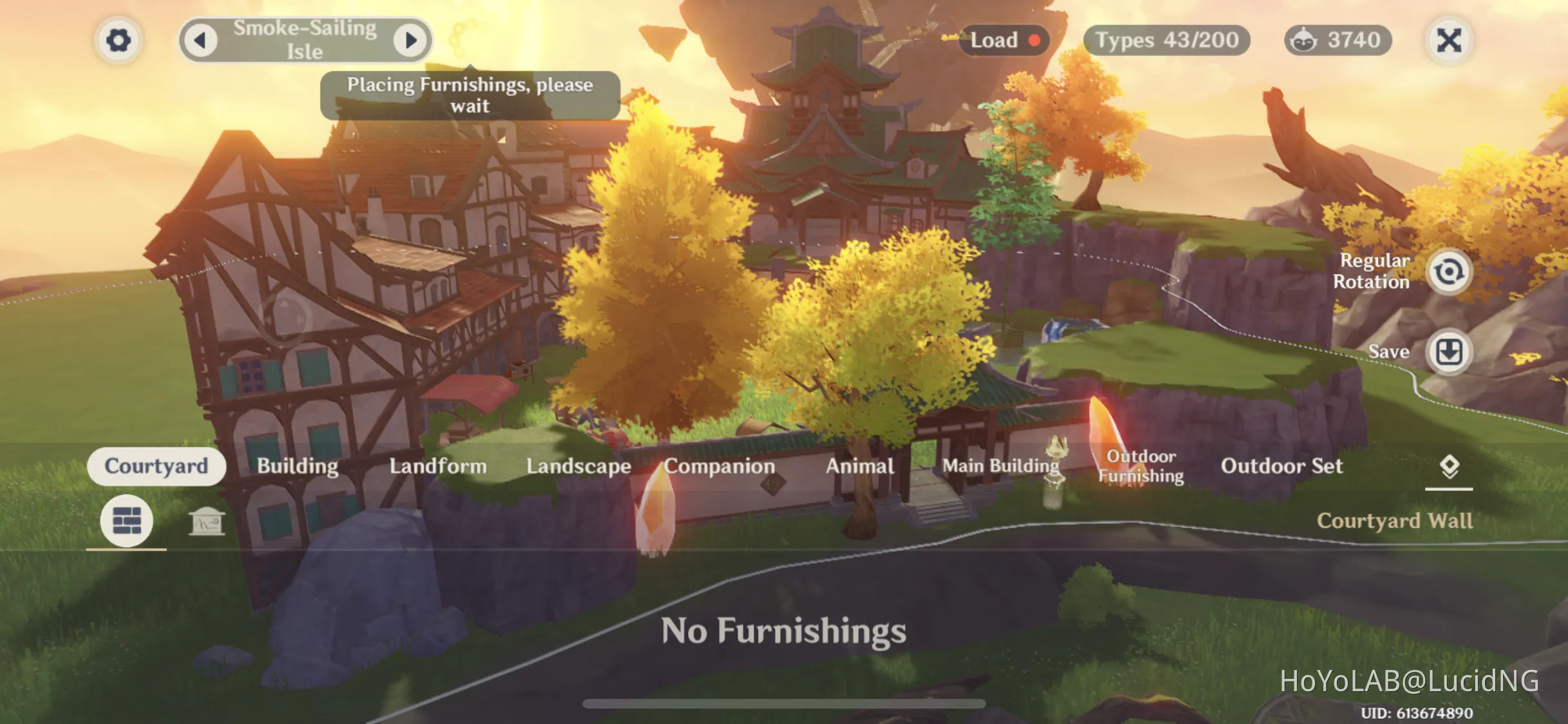Screen dimensions: 1568x724
Task: Switch to the Building tab
Action: pos(297,466)
